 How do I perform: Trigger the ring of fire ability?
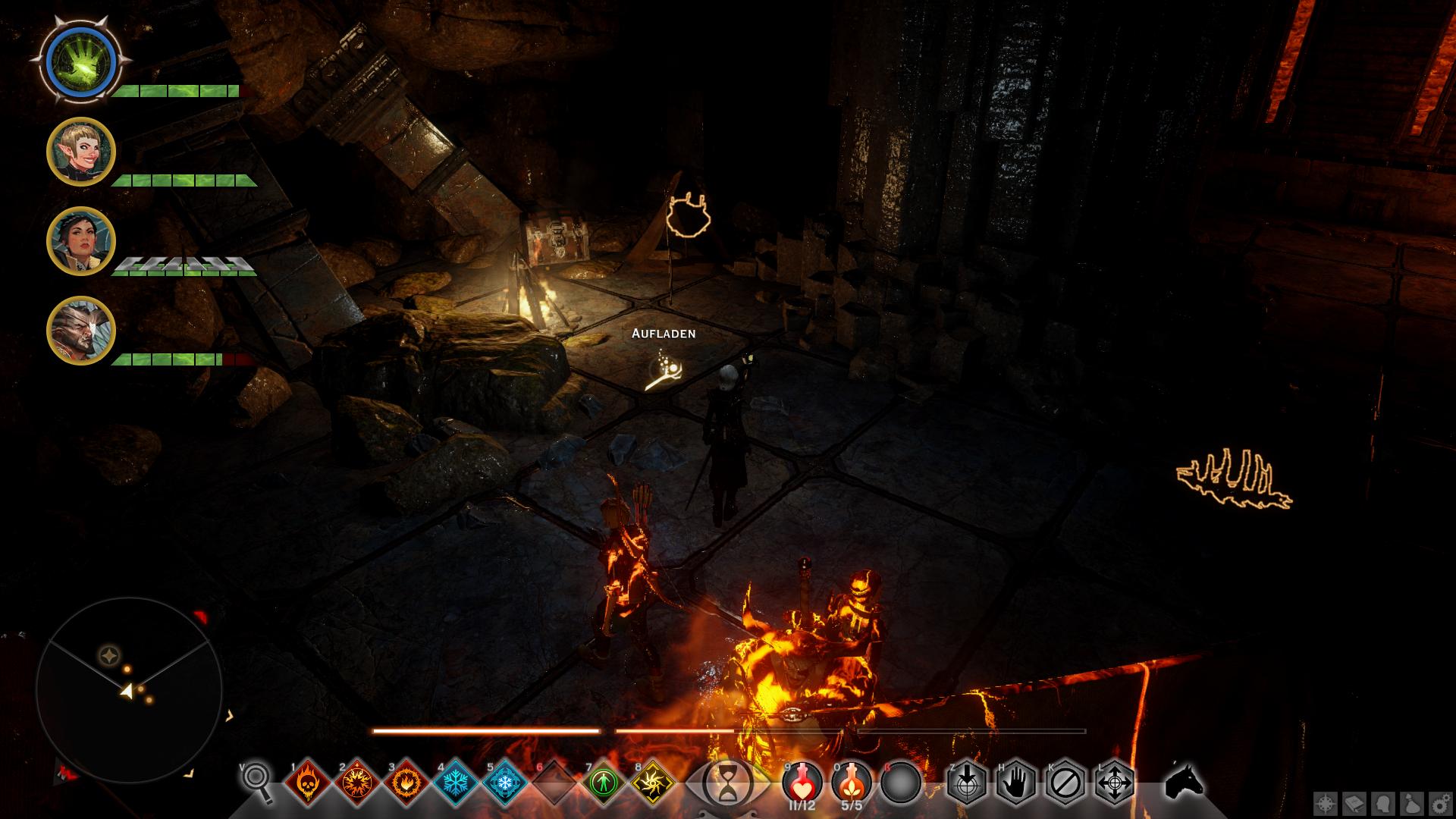coord(406,783)
